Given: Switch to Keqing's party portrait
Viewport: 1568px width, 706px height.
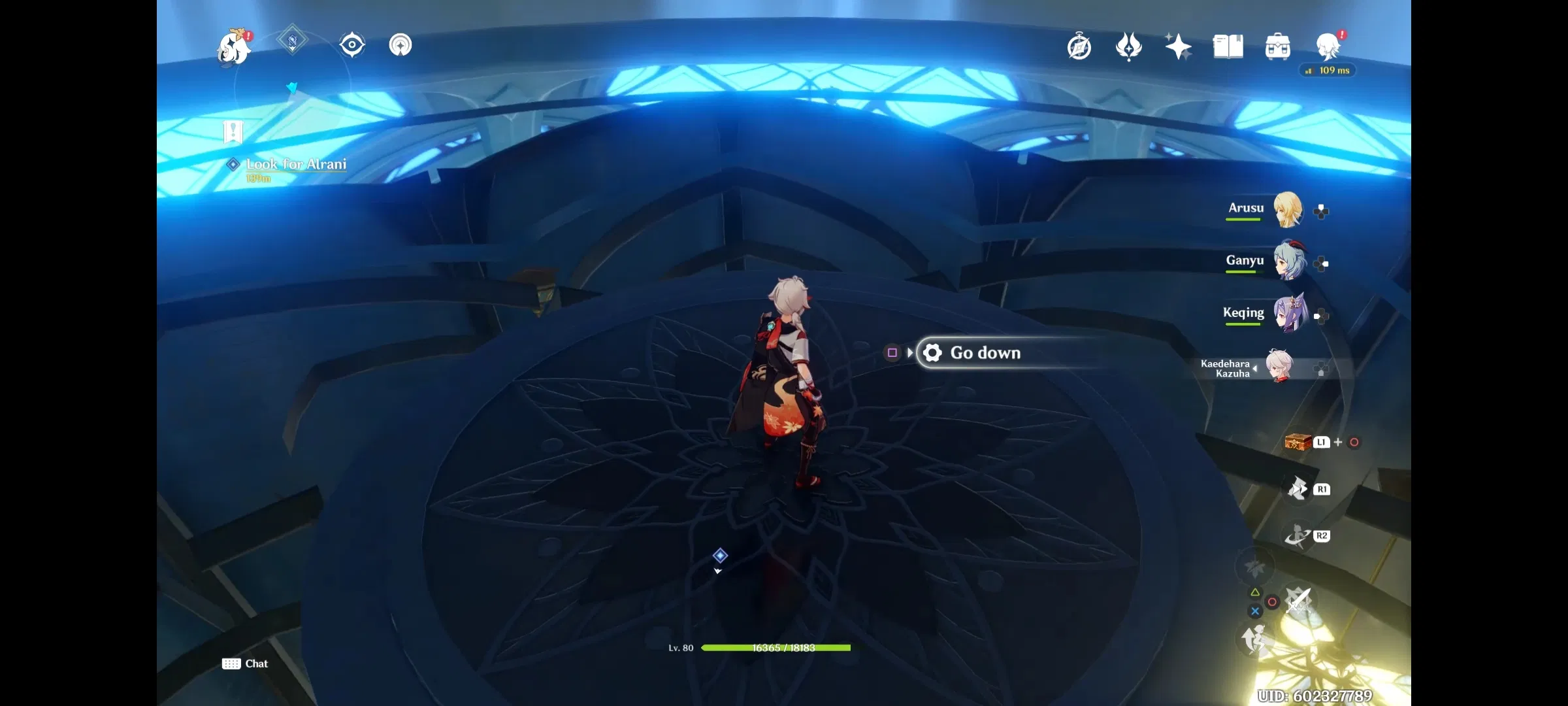Looking at the screenshot, I should pos(1289,314).
